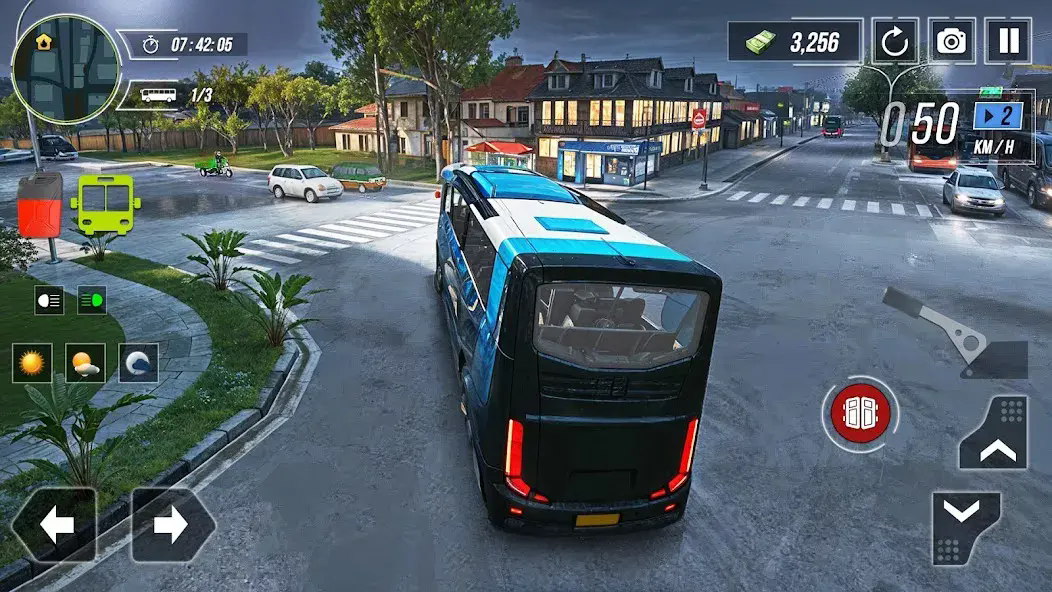
Task: Open the camera view button
Action: click(951, 41)
